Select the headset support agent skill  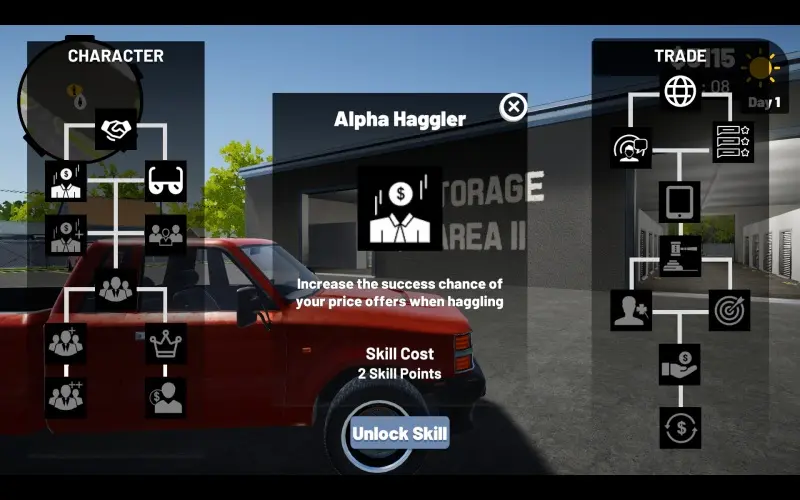[631, 147]
